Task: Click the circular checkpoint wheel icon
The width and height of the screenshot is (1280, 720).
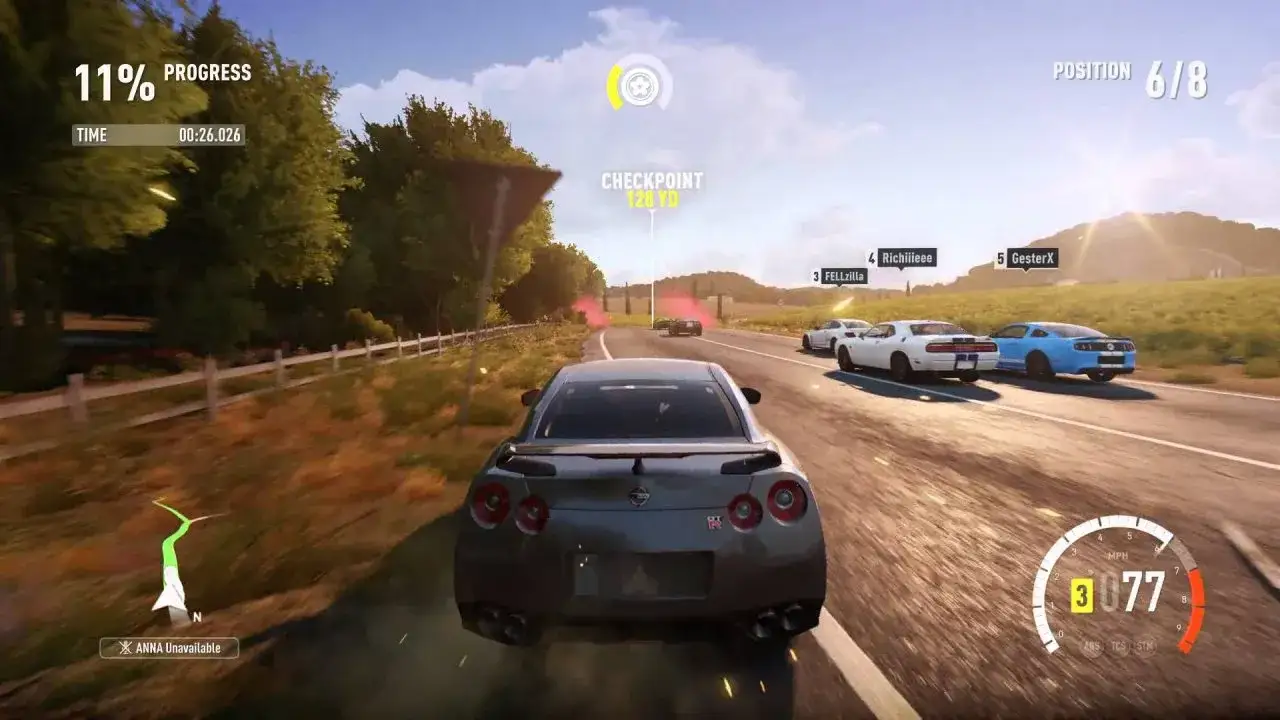Action: point(640,88)
